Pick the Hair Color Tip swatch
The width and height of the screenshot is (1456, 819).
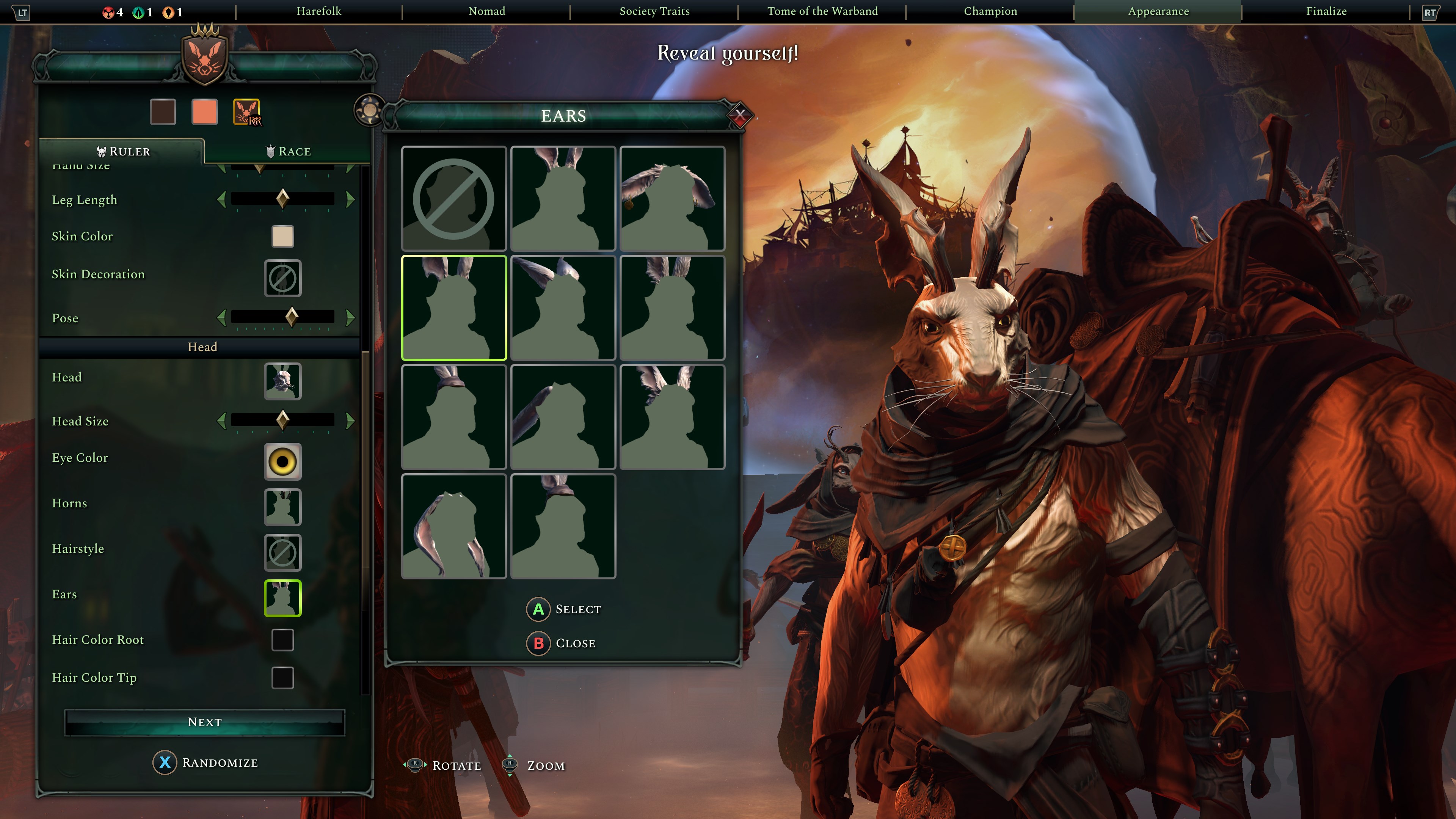point(282,678)
